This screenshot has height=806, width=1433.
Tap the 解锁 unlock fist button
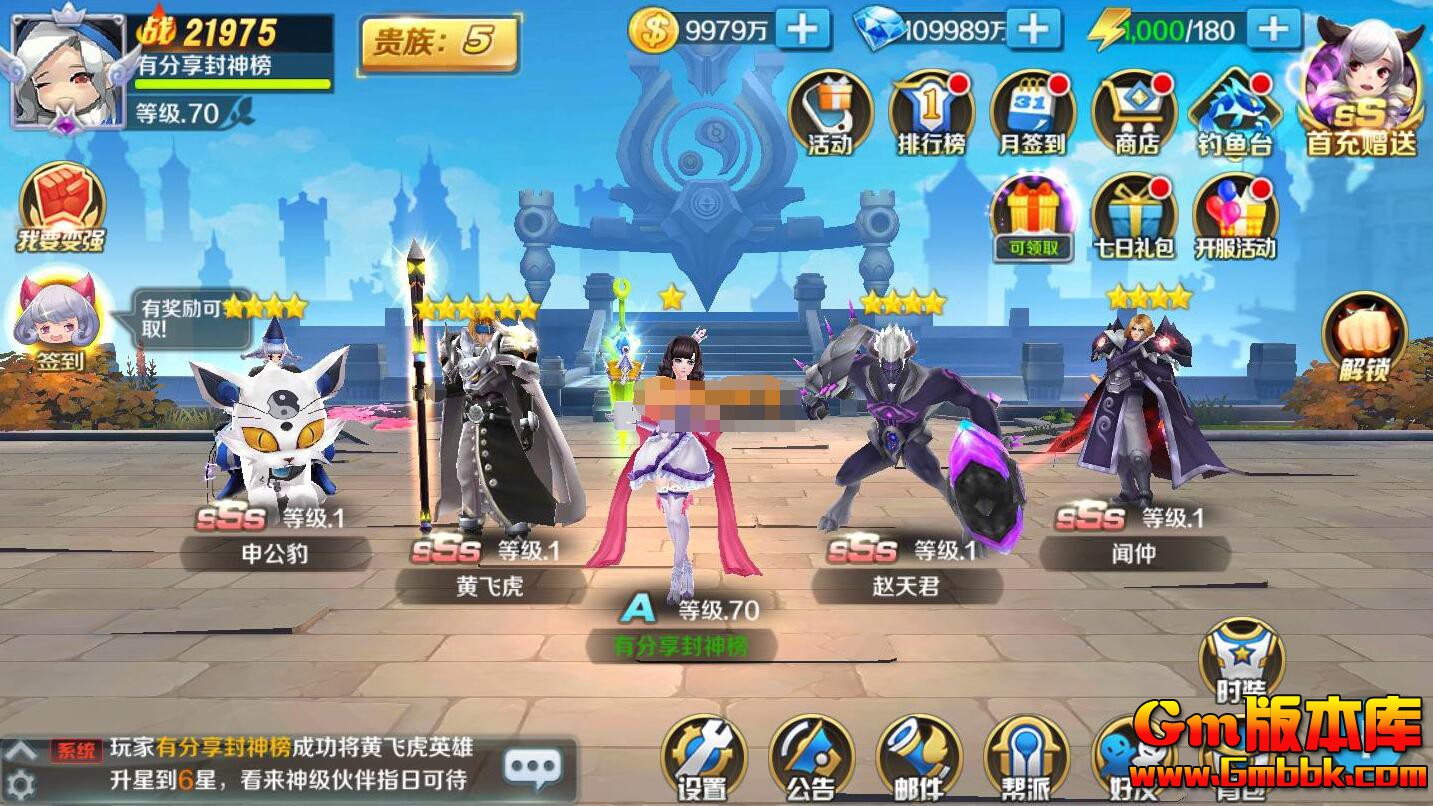(x=1364, y=336)
